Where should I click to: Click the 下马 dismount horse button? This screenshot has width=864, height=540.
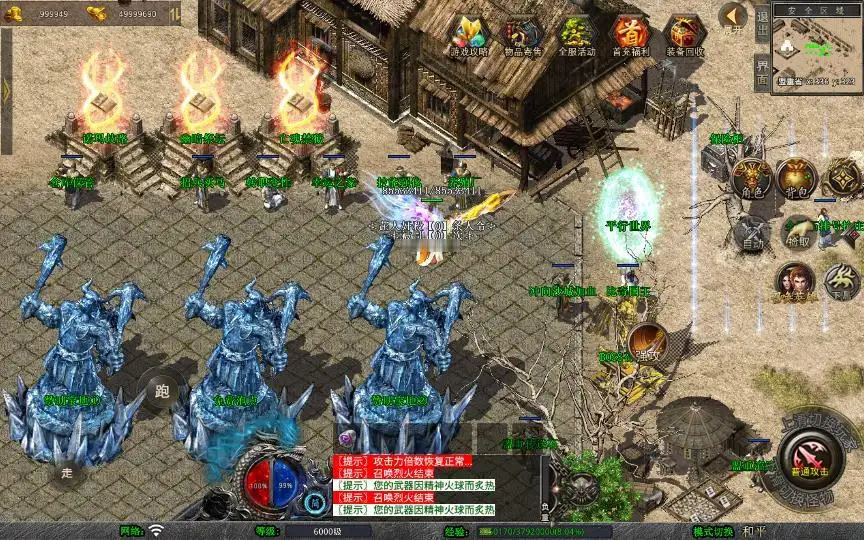point(840,283)
